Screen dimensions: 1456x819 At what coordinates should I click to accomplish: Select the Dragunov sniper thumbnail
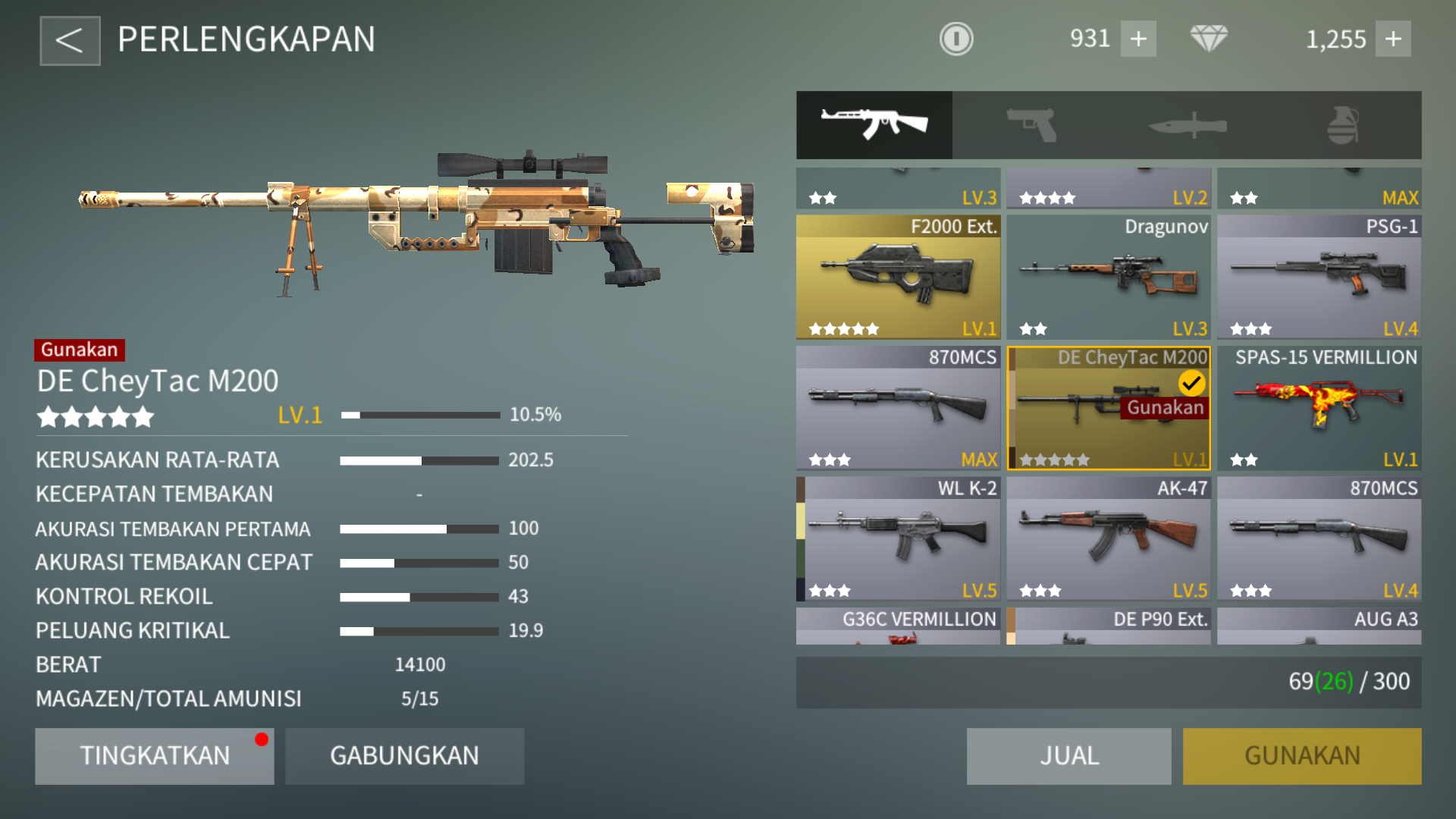coord(1108,277)
